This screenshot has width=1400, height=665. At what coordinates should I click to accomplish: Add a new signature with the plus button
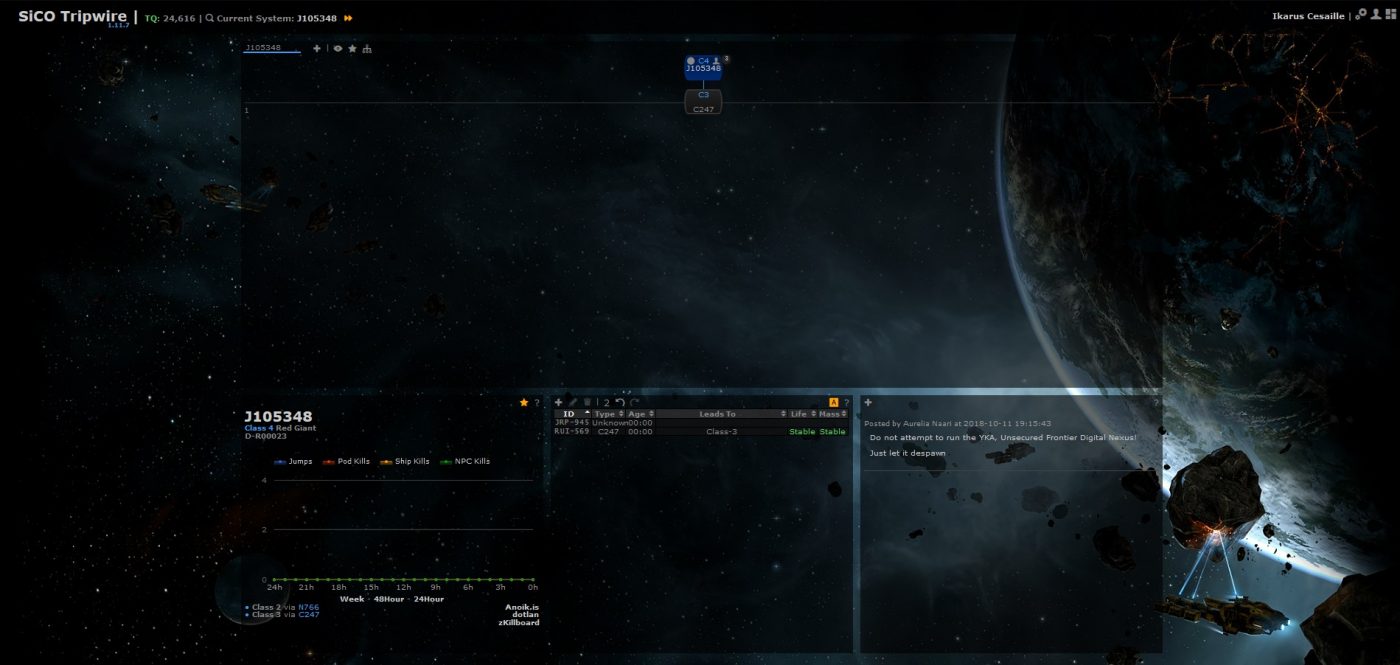click(559, 402)
